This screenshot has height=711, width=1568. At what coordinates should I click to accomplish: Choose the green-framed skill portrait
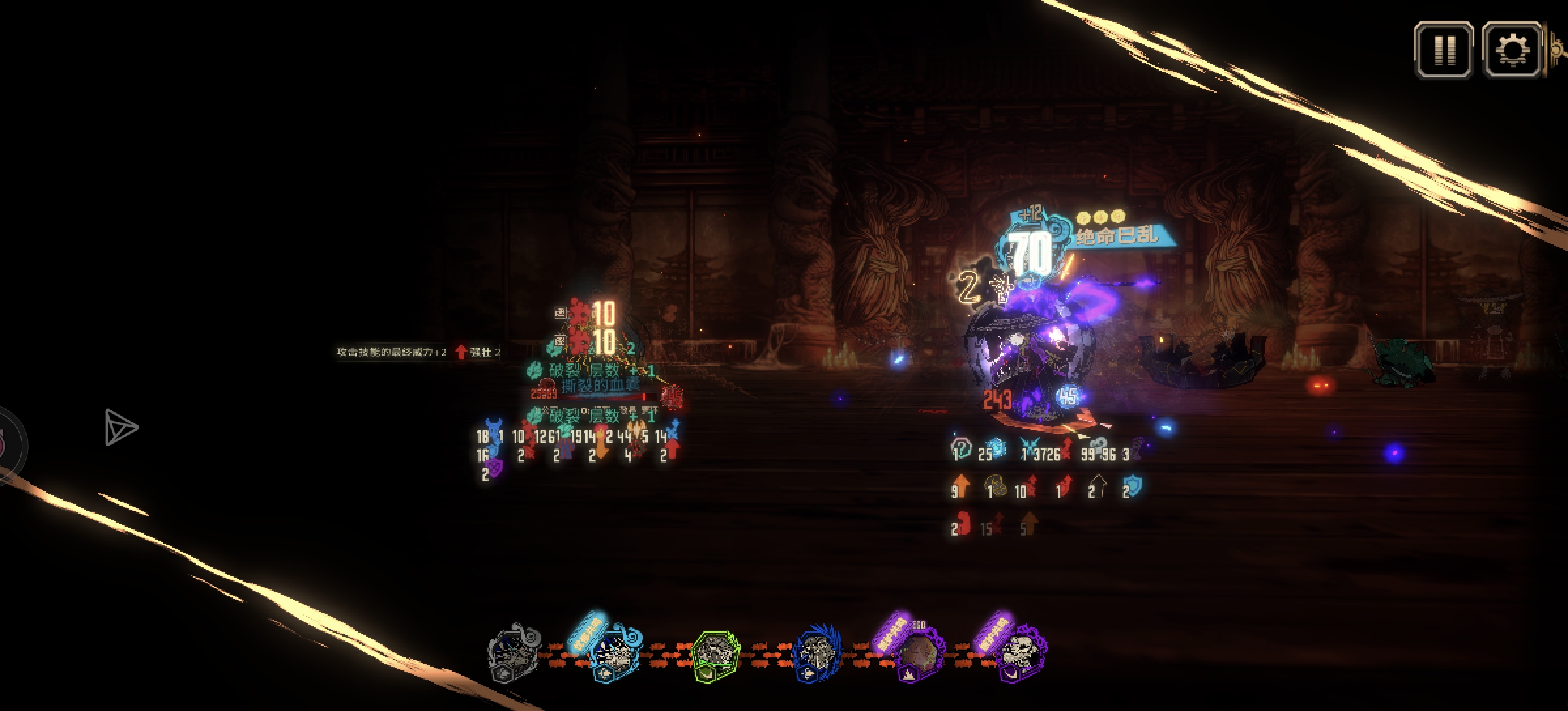715,654
